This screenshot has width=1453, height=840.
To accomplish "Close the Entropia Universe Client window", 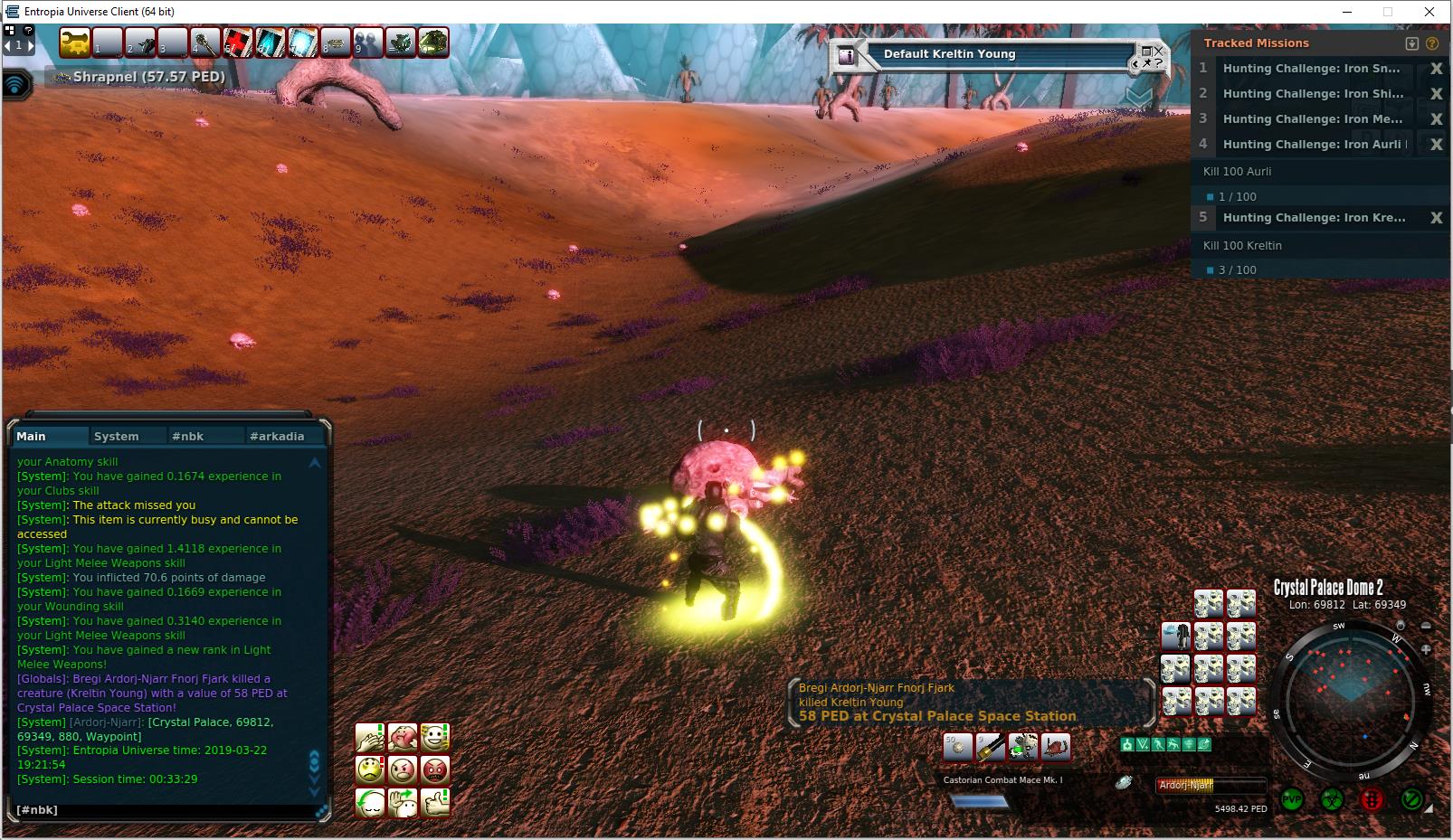I will pos(1429,12).
